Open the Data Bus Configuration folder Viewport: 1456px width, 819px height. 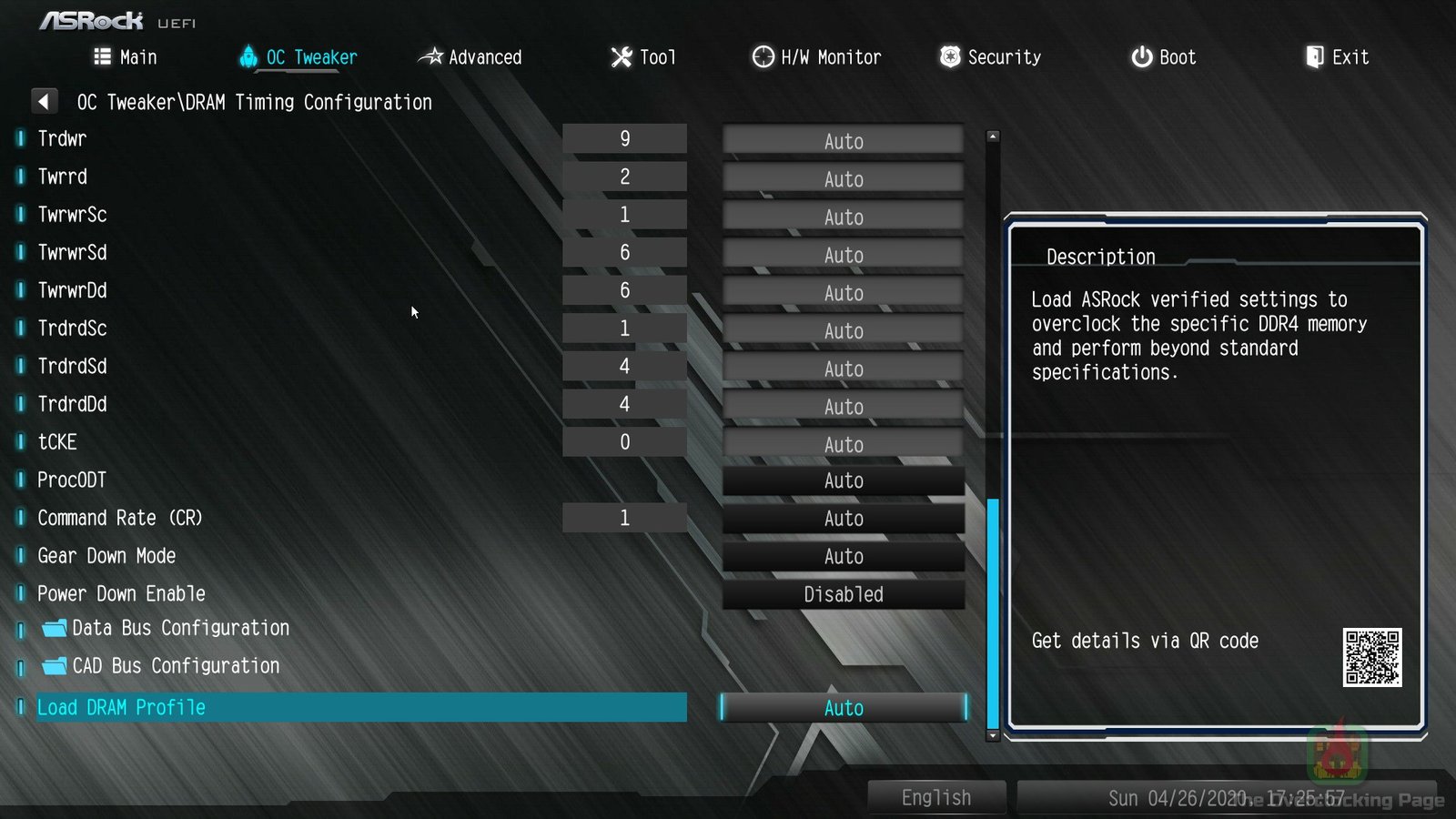pyautogui.click(x=180, y=628)
